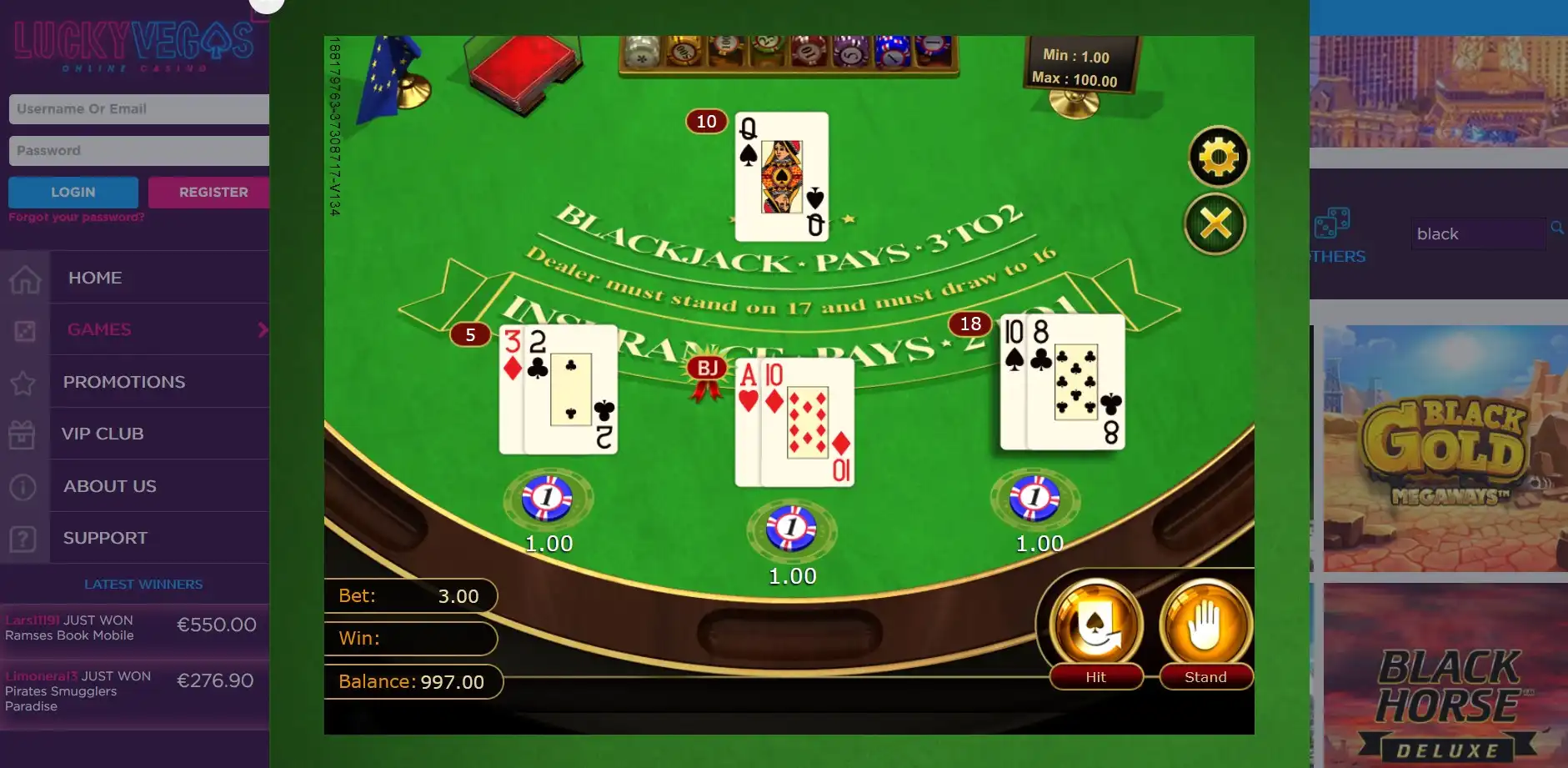
Task: Go to the HOME menu entry
Action: pyautogui.click(x=95, y=278)
